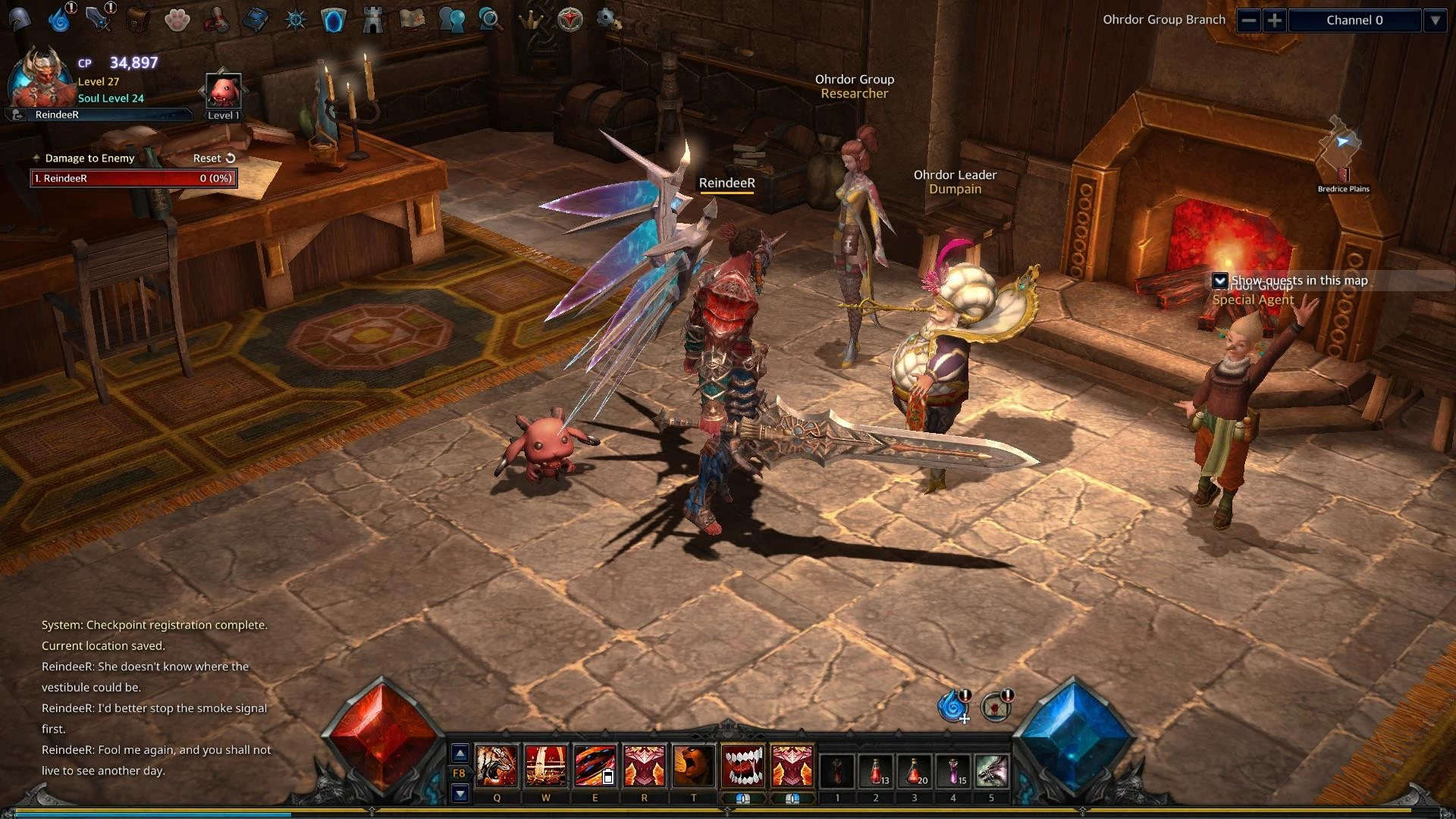Open the blue portal icon
Image resolution: width=1456 pixels, height=819 pixels.
(334, 20)
